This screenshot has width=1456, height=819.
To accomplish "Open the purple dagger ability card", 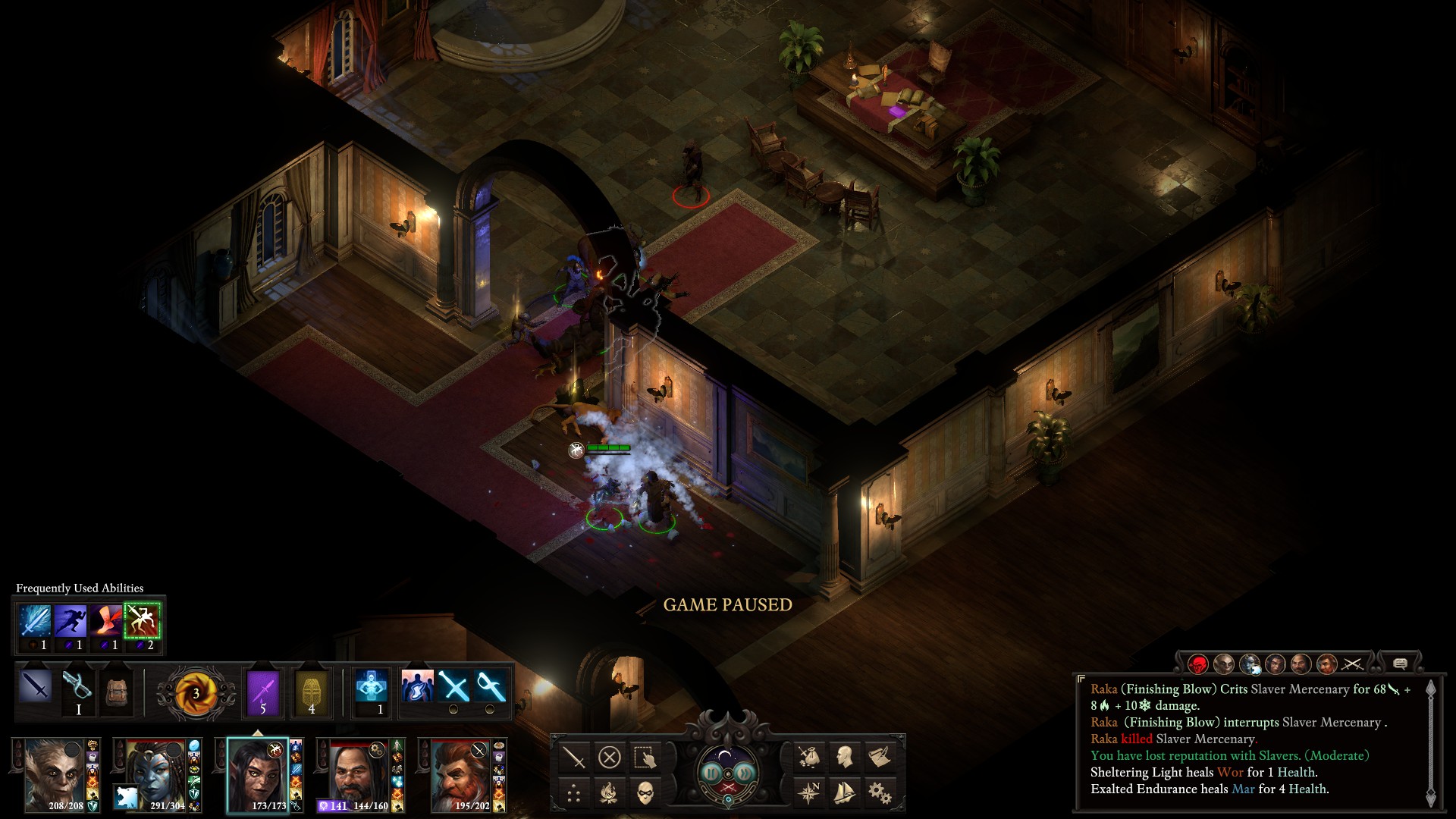I will coord(263,692).
